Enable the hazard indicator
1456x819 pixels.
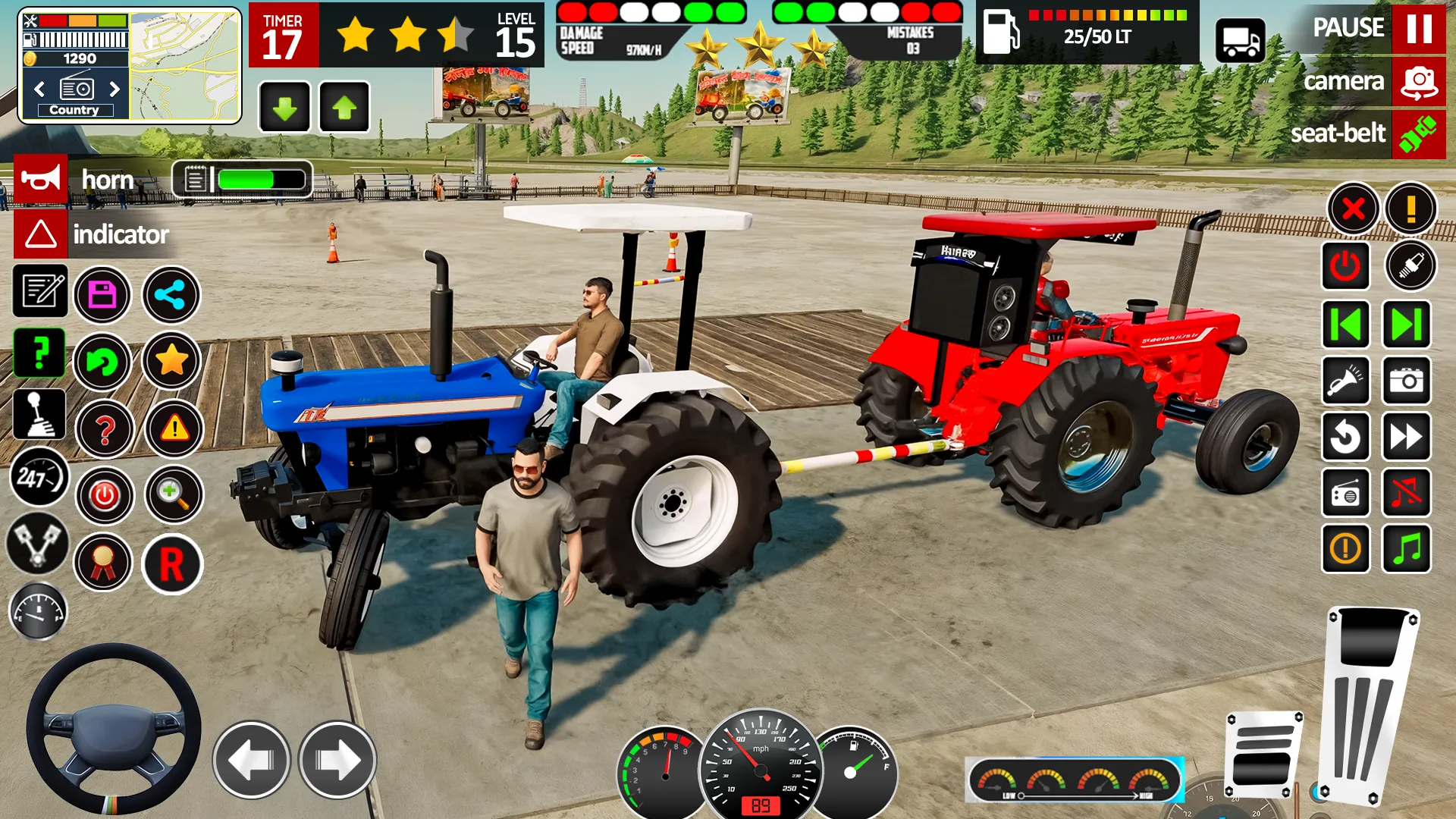point(42,234)
